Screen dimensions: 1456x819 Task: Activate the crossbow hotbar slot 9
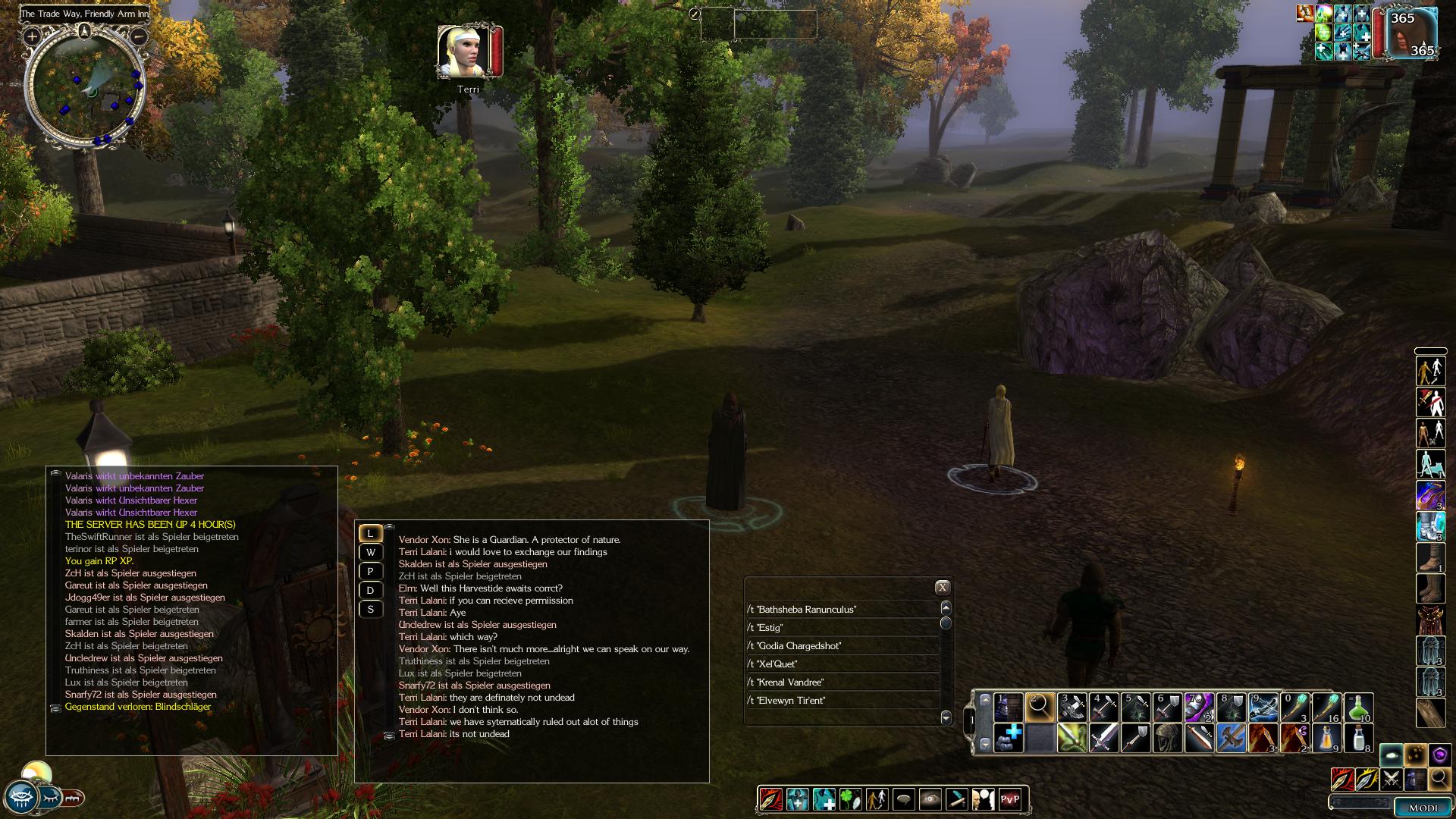[x=1263, y=708]
